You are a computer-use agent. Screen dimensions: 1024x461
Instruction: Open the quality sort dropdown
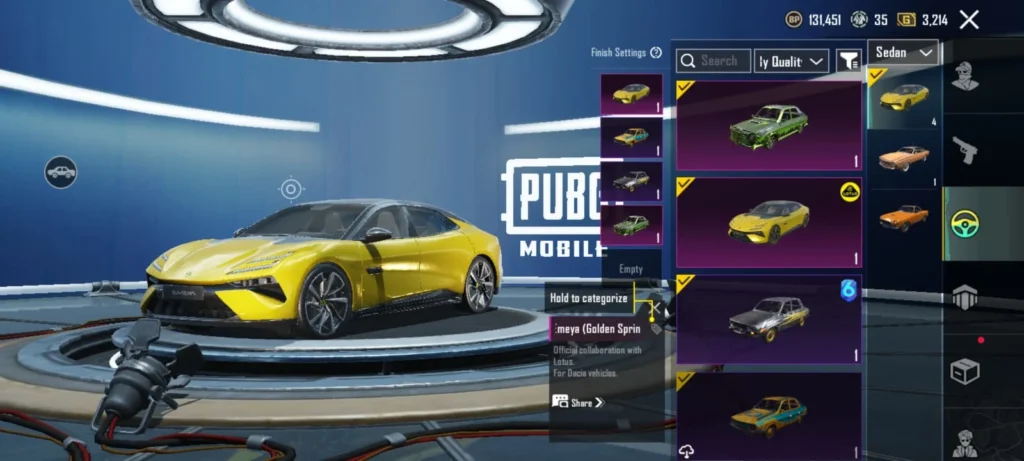pos(791,61)
